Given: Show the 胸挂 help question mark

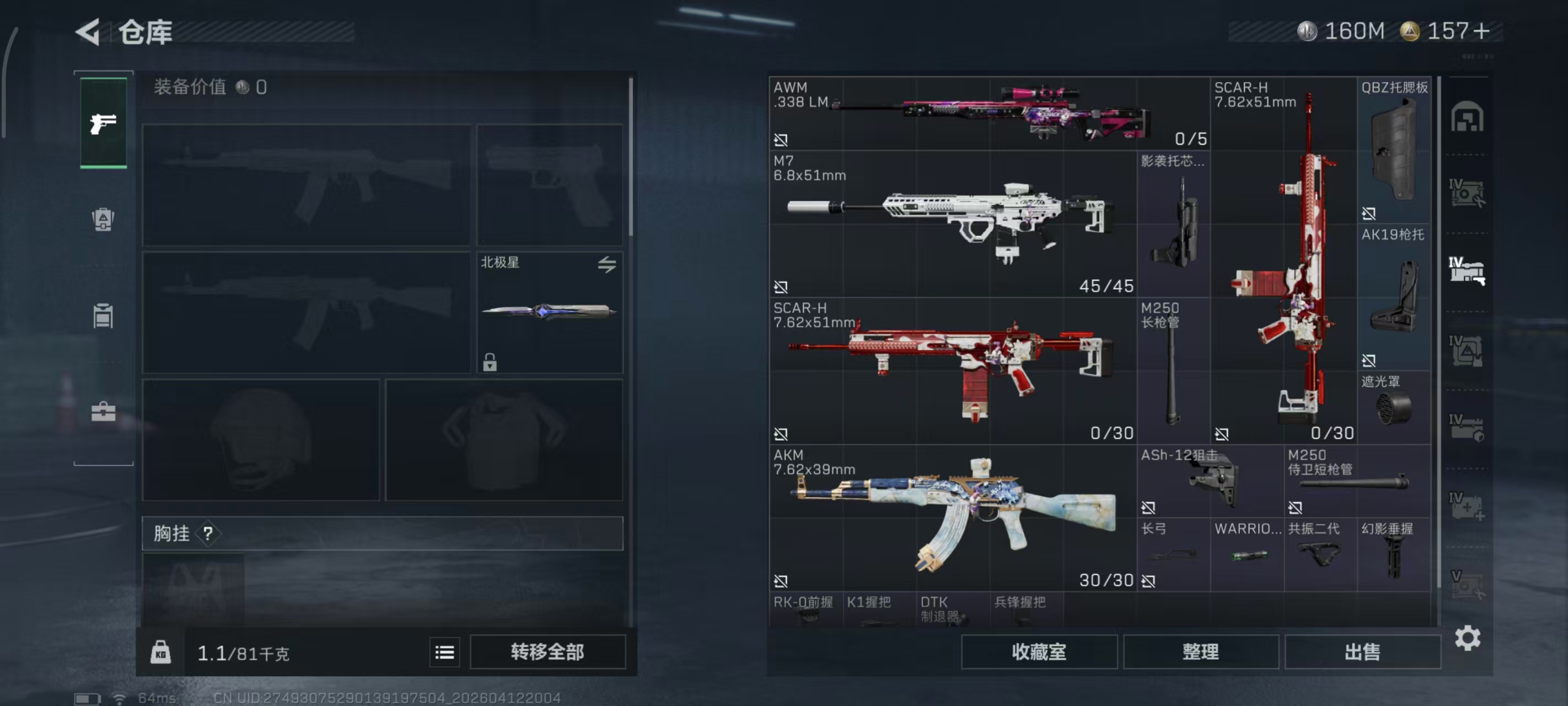Looking at the screenshot, I should click(208, 533).
